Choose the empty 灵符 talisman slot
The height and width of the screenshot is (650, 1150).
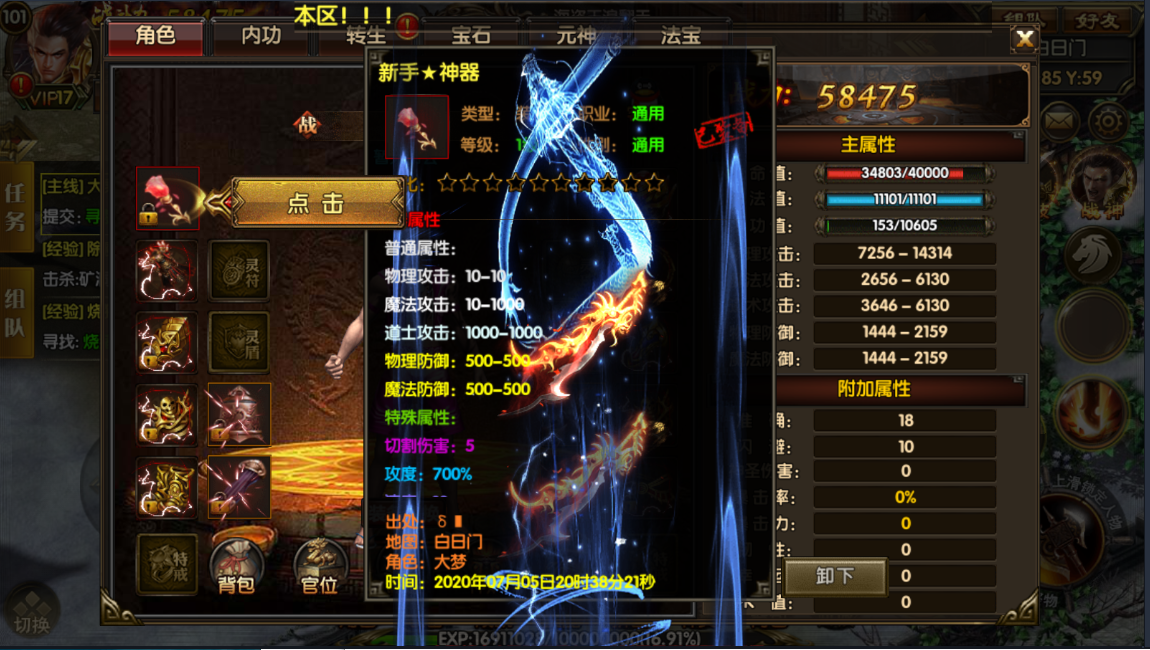239,270
